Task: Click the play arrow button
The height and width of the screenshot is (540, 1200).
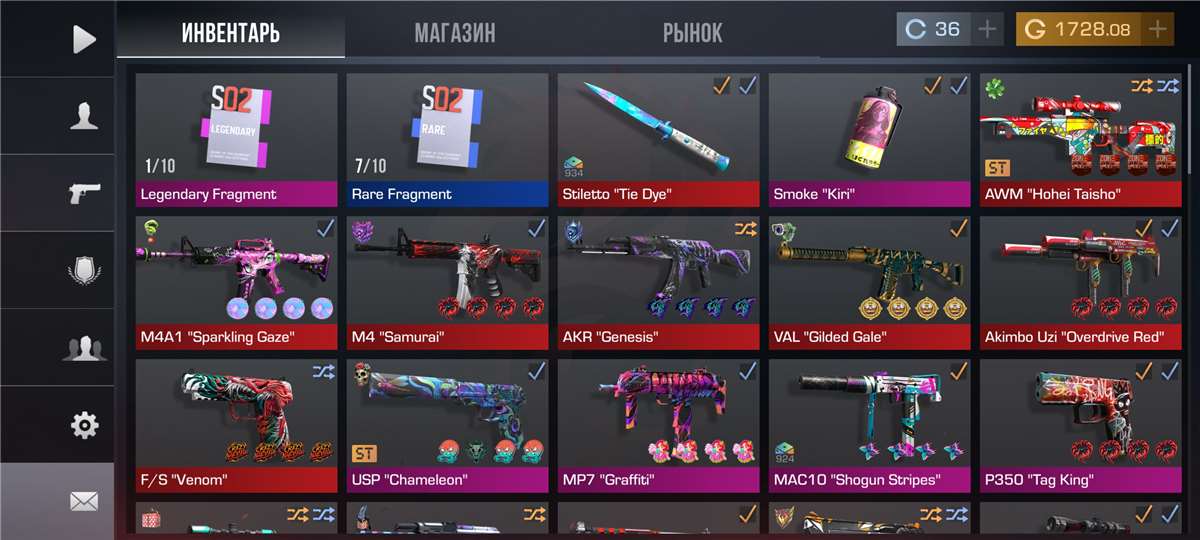Action: pyautogui.click(x=84, y=39)
